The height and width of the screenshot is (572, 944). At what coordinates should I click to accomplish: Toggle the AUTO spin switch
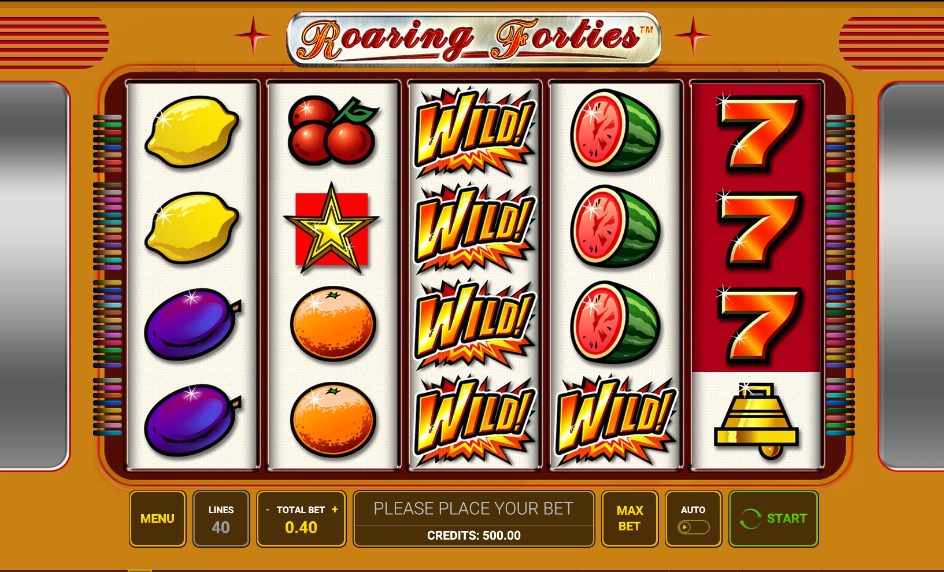tap(693, 527)
